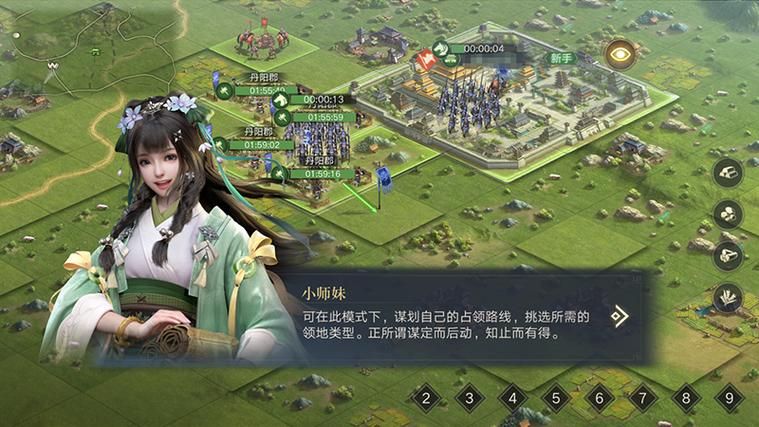Select the number 2 diamond slot

(426, 398)
